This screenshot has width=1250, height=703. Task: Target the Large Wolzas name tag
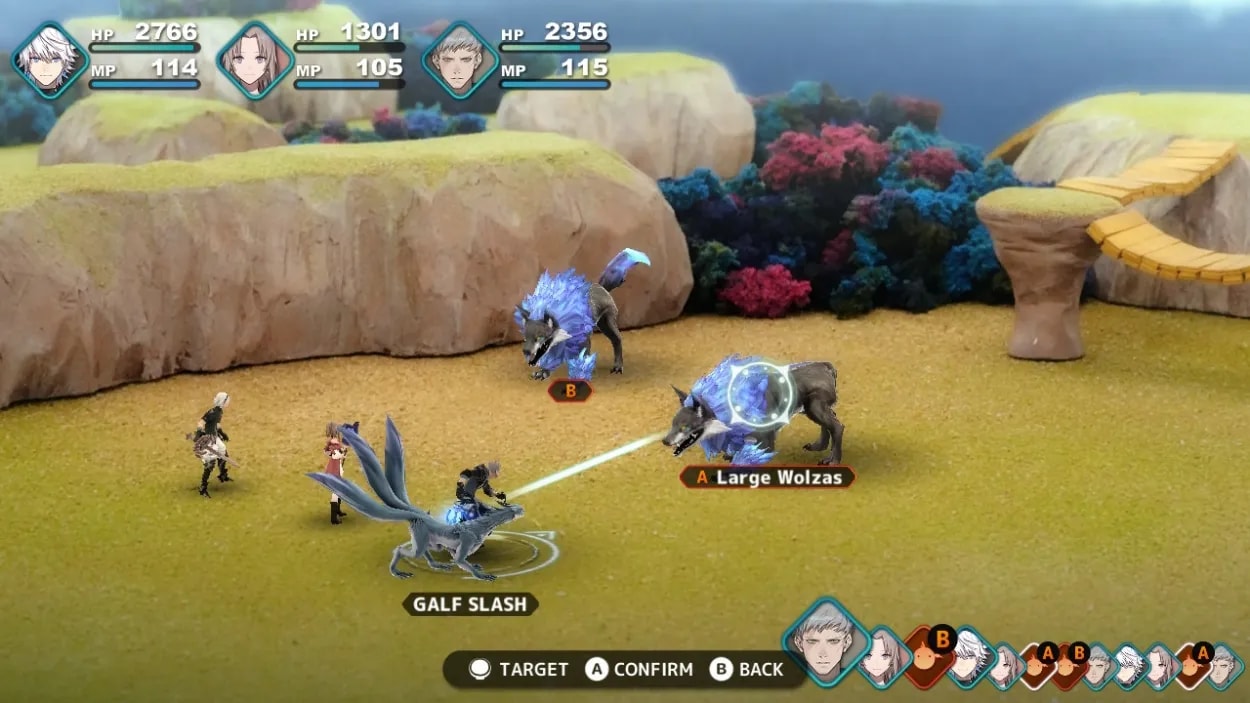tap(767, 477)
